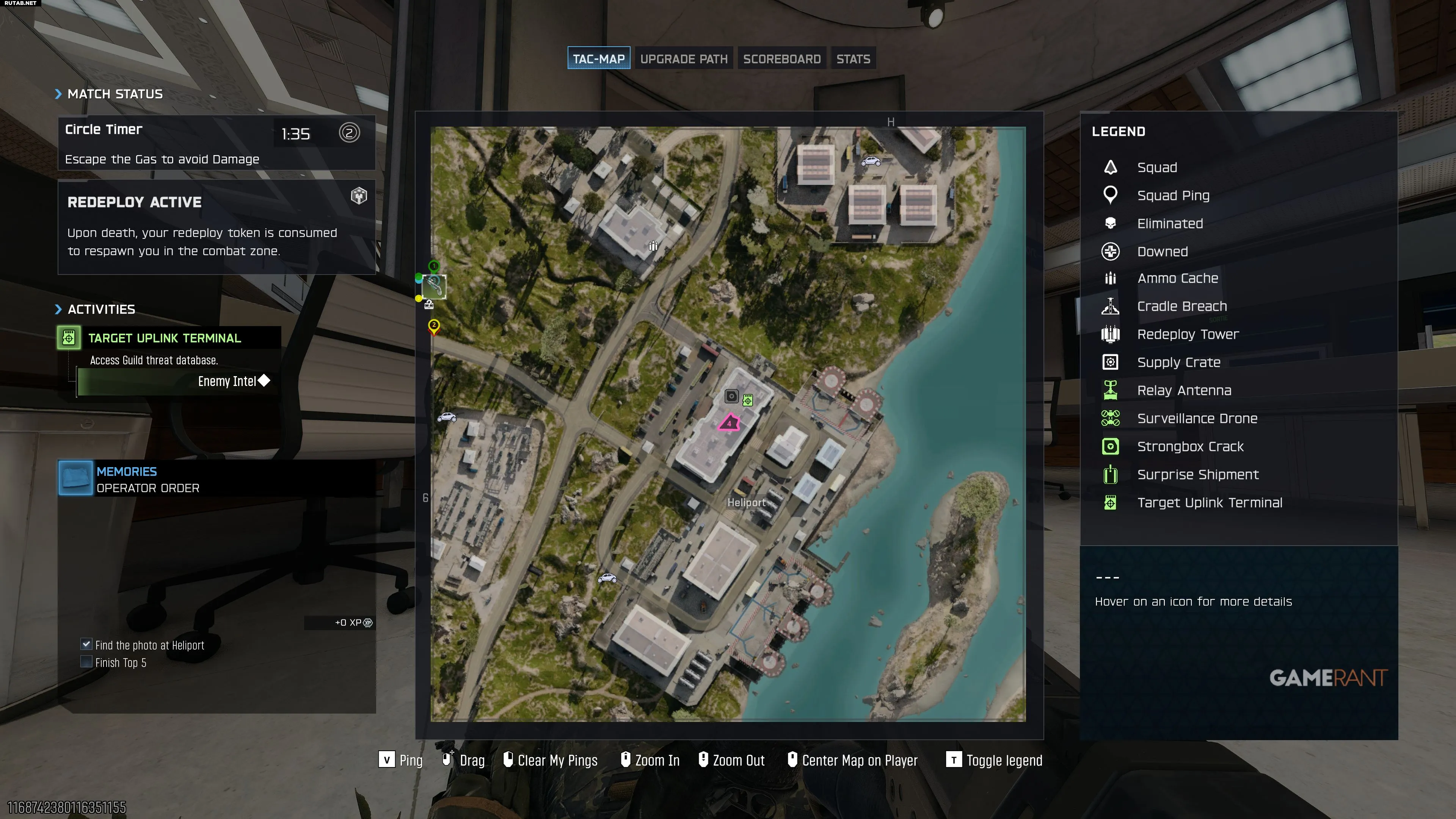Click the pink squad marker on the map
This screenshot has height=819, width=1456.
[728, 423]
